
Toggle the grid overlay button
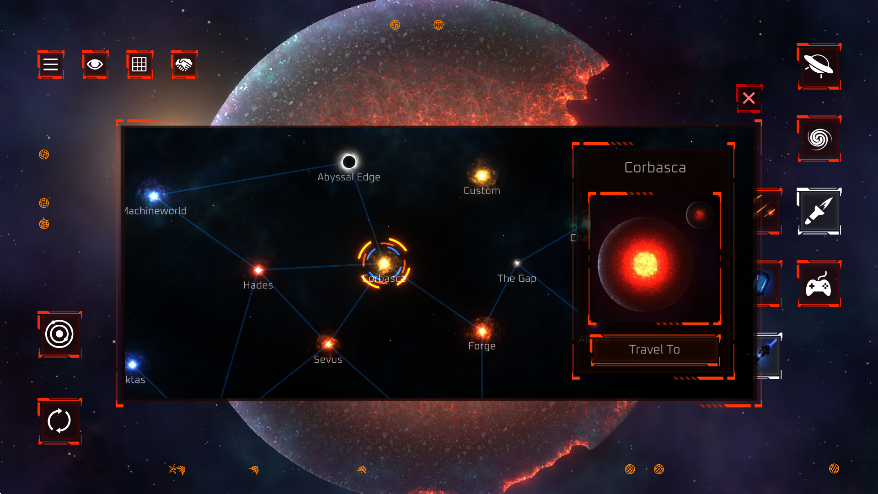pyautogui.click(x=139, y=65)
